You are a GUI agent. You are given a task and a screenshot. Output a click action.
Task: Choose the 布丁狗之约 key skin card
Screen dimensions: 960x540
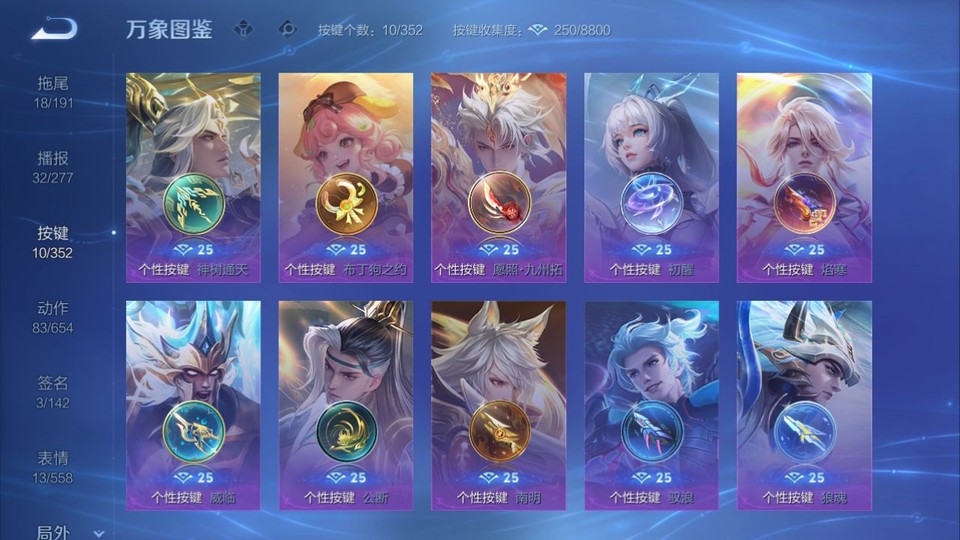[346, 177]
